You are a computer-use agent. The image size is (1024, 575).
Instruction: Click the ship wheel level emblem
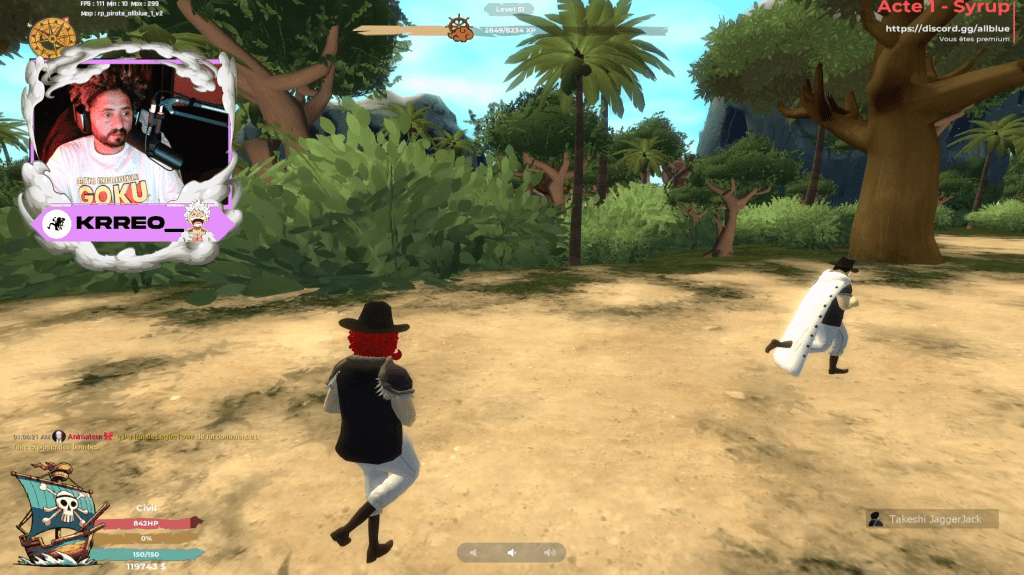[459, 28]
